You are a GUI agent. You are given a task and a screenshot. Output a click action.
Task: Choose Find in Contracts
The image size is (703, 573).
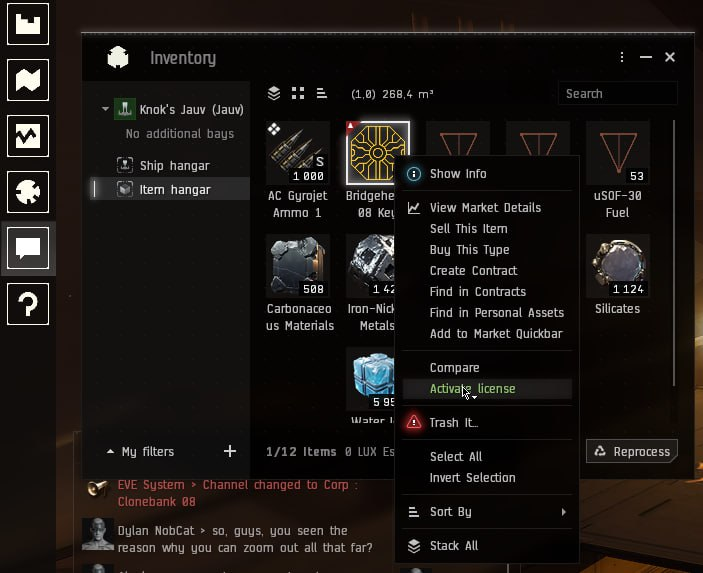pyautogui.click(x=477, y=292)
